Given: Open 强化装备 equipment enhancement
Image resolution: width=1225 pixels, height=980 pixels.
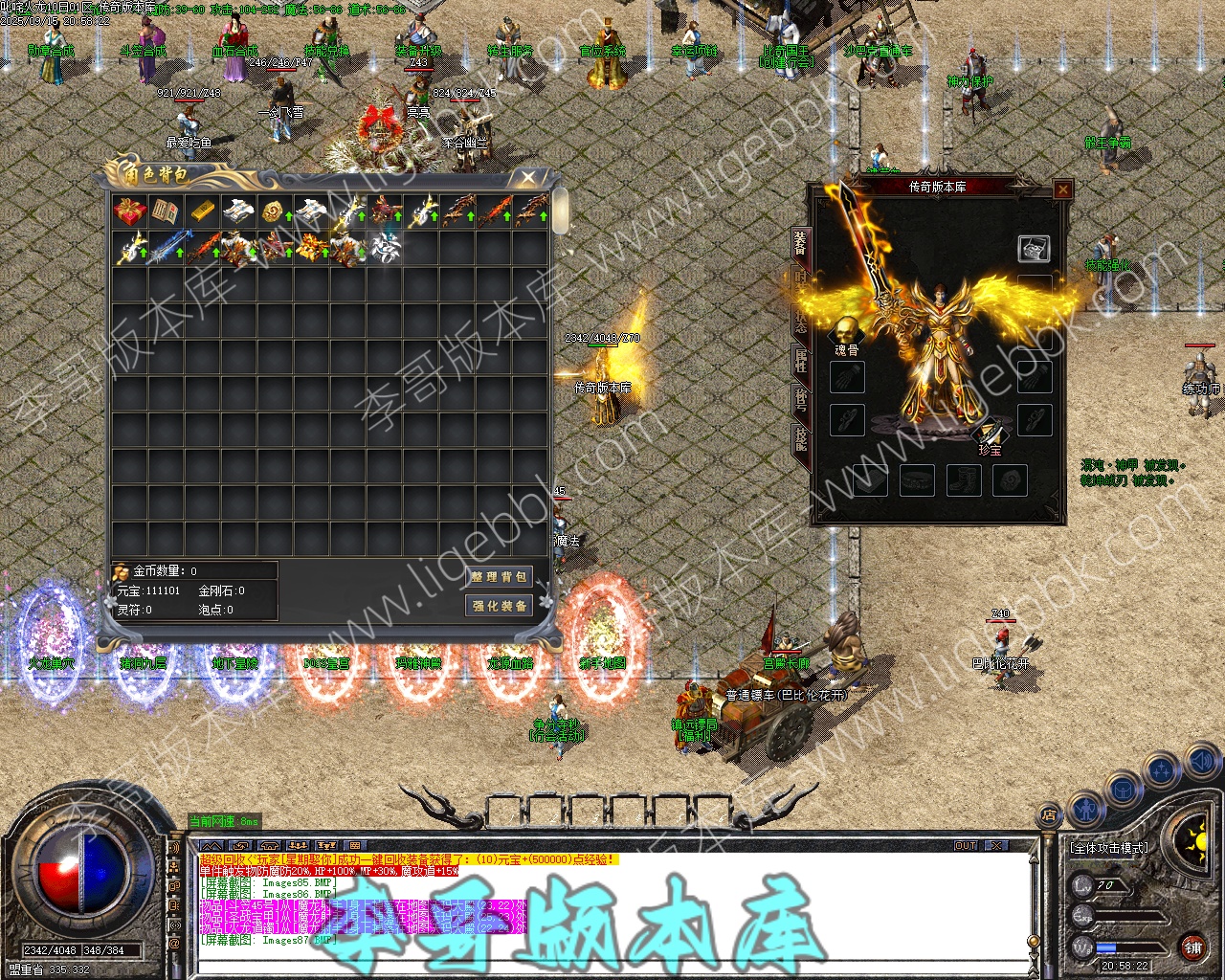Looking at the screenshot, I should (x=500, y=606).
